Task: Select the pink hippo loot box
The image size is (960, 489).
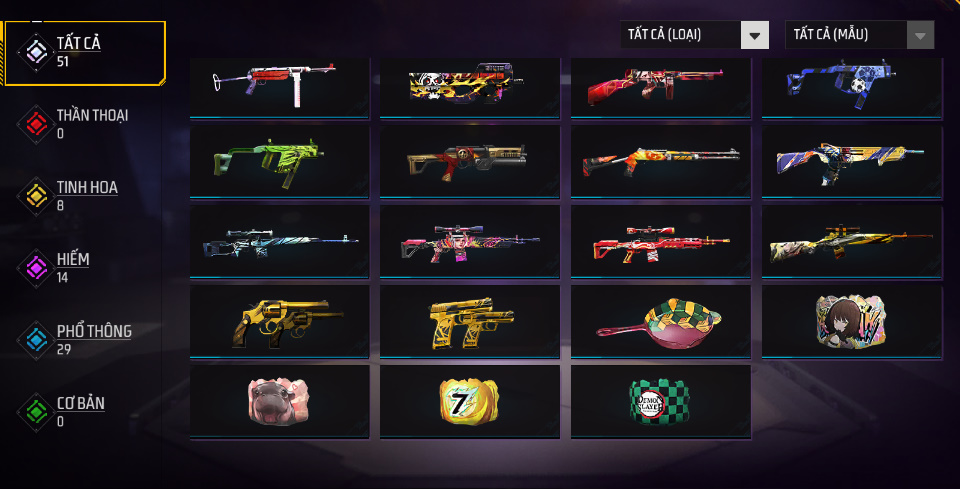Action: [279, 401]
